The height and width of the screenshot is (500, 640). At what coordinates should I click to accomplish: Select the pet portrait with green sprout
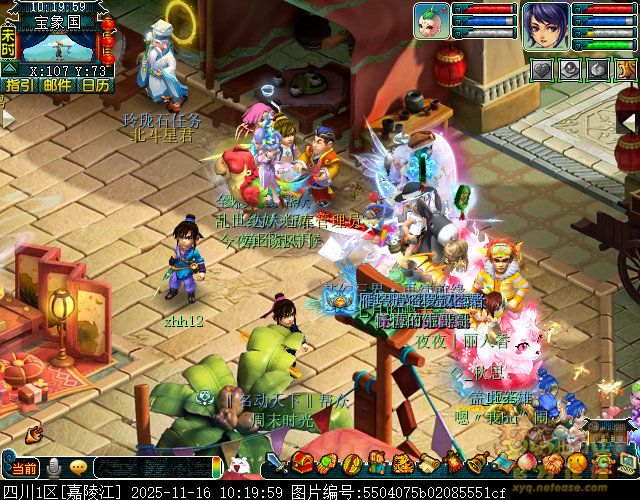click(x=431, y=20)
